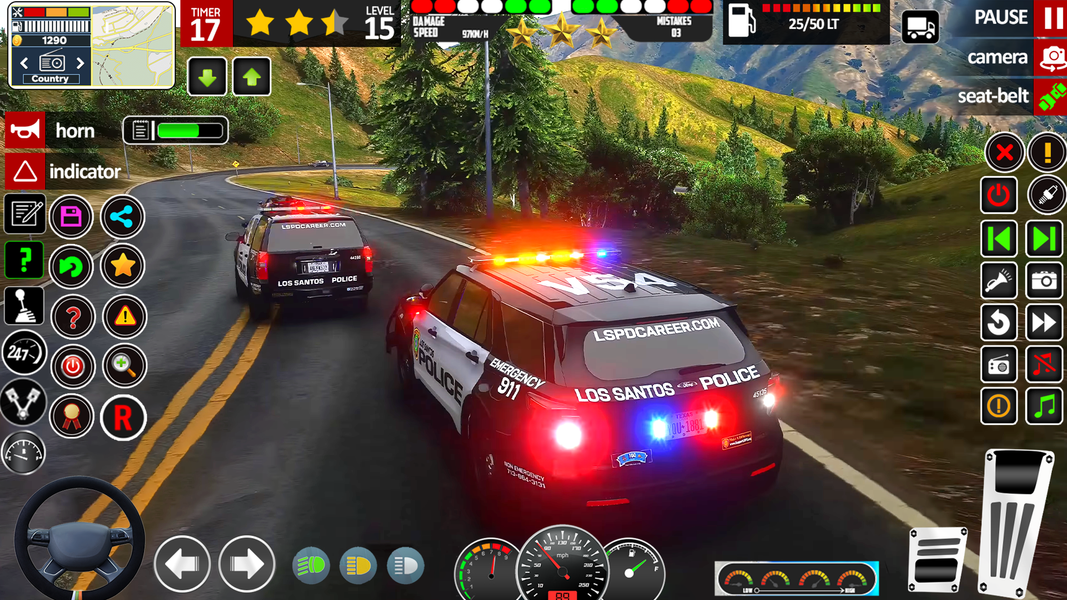Screen dimensions: 1067x600
Task: Click the red X close icon
Action: tap(1002, 153)
